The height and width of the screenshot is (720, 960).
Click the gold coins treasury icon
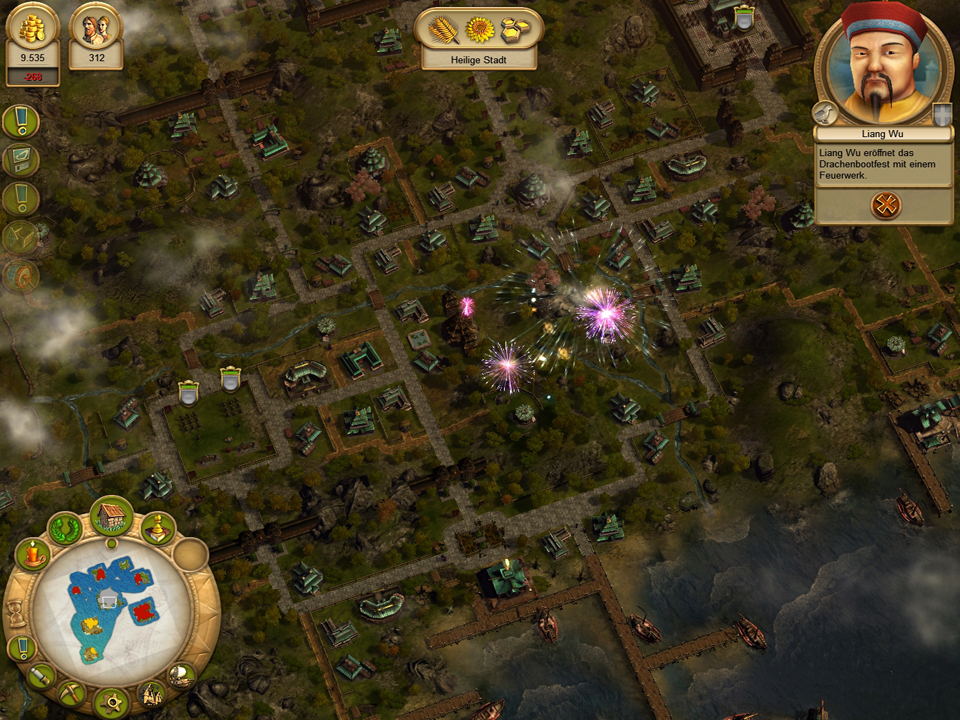tap(33, 29)
